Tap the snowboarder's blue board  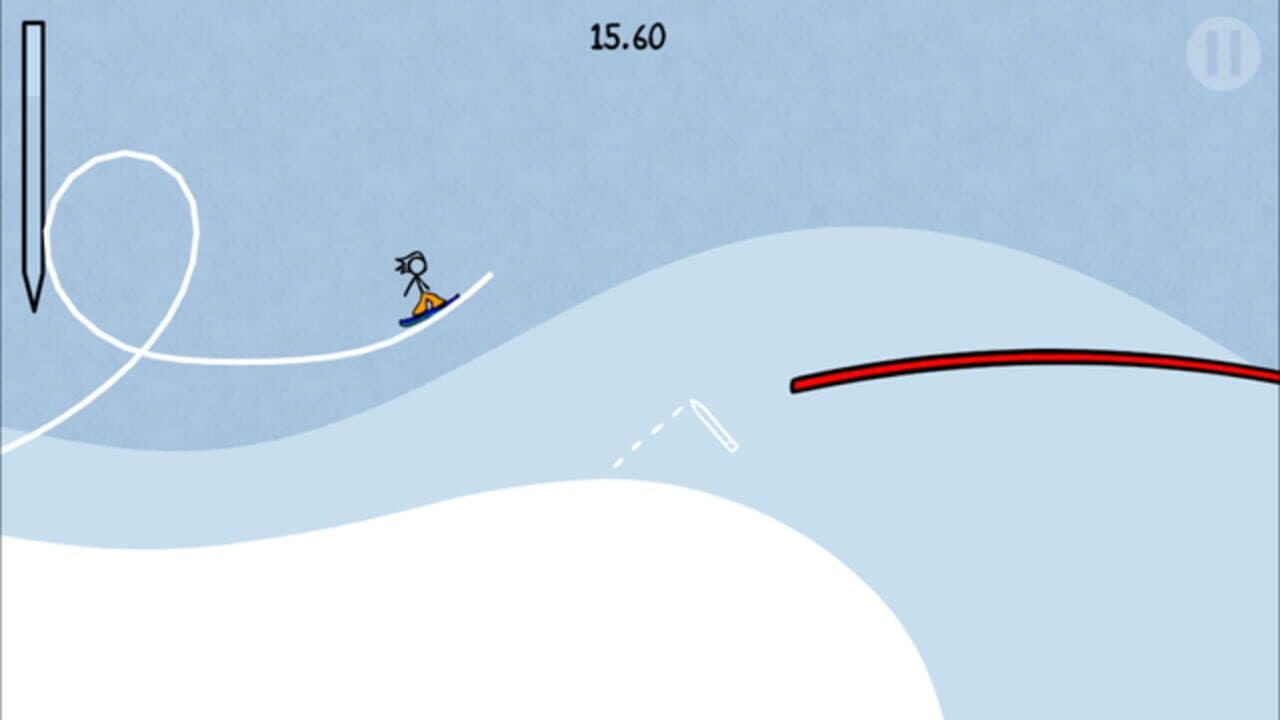click(422, 318)
